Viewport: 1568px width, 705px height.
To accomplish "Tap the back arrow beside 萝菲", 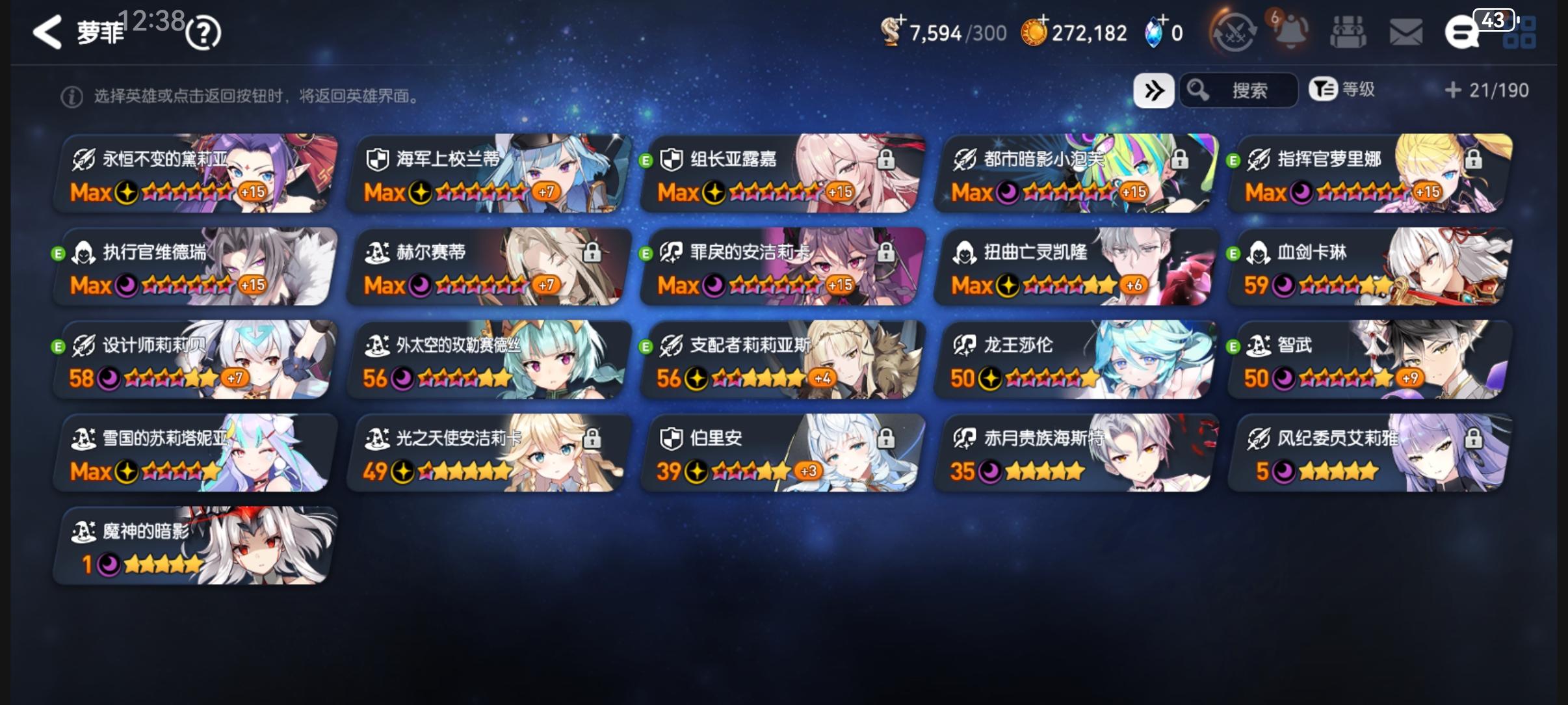I will pyautogui.click(x=47, y=31).
